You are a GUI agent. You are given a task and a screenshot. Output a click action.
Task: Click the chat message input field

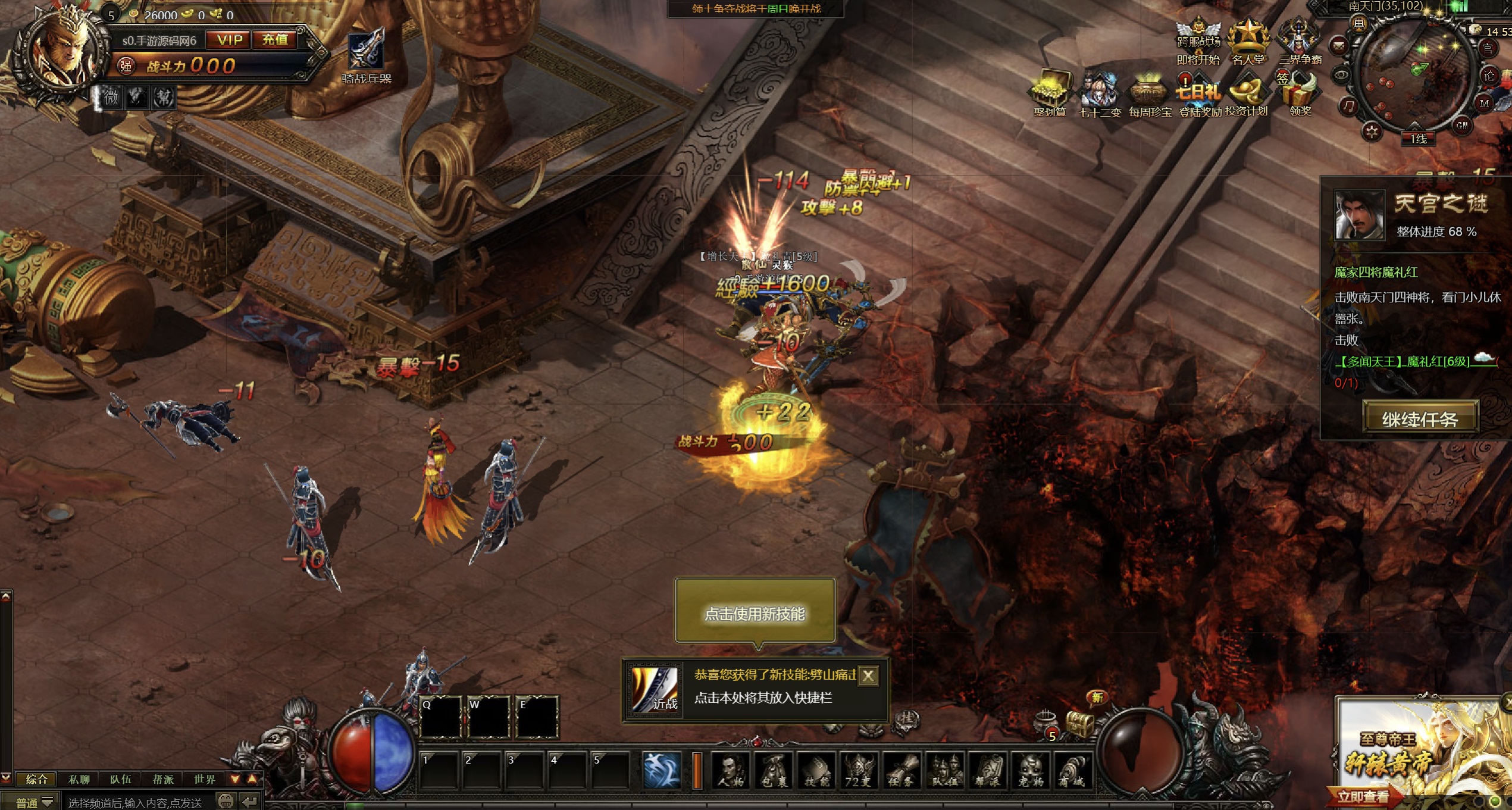137,802
